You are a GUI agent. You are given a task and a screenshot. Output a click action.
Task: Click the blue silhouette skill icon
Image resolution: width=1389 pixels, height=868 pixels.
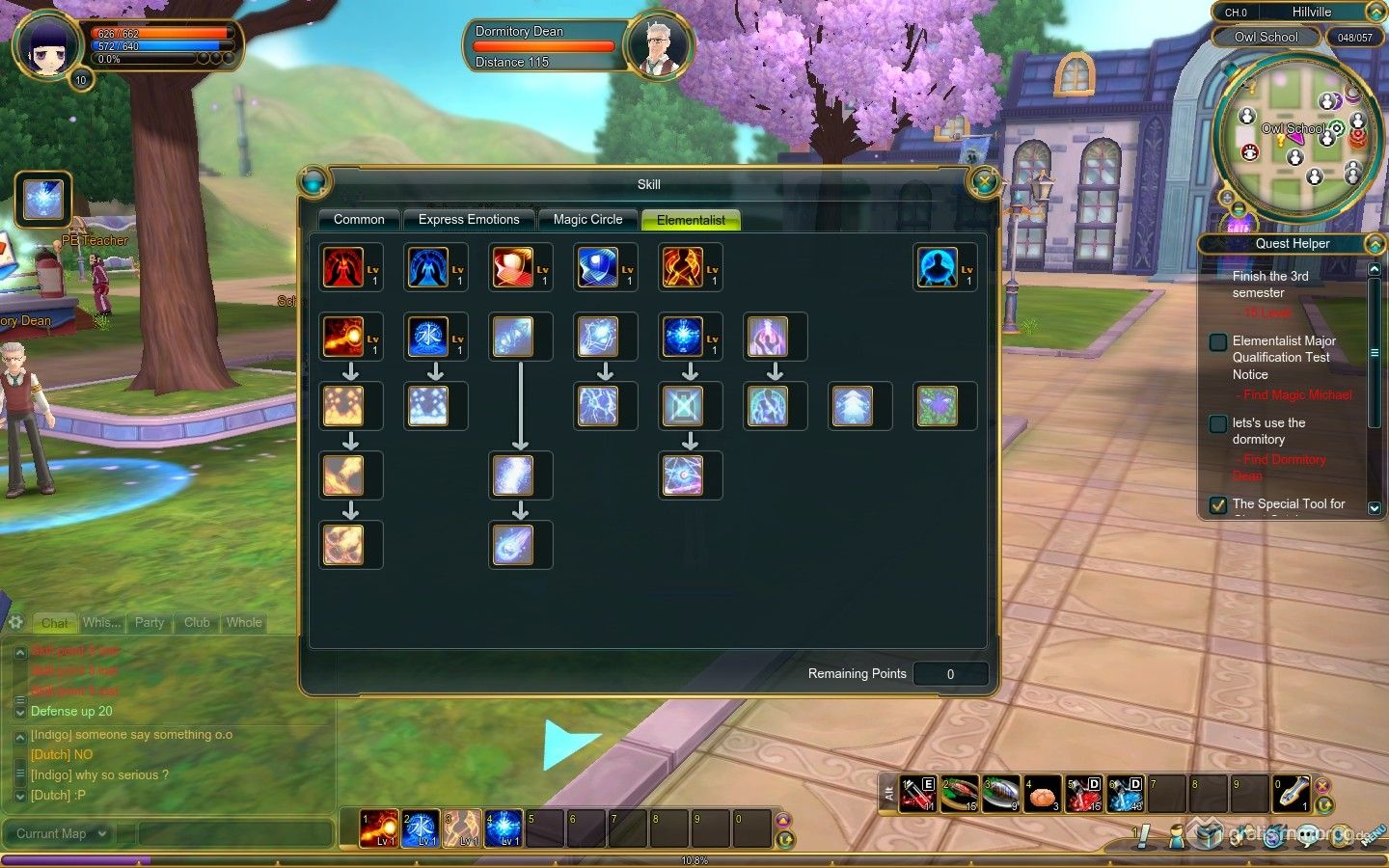point(937,267)
